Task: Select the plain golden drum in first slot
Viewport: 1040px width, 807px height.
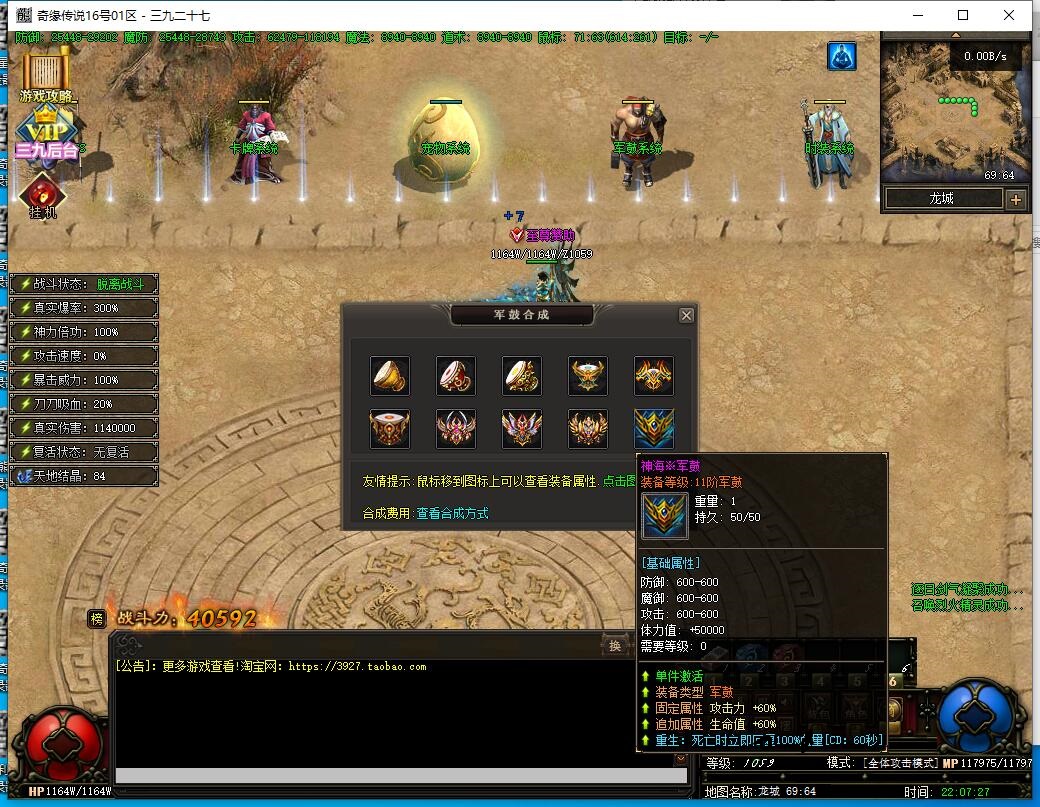Action: tap(390, 376)
